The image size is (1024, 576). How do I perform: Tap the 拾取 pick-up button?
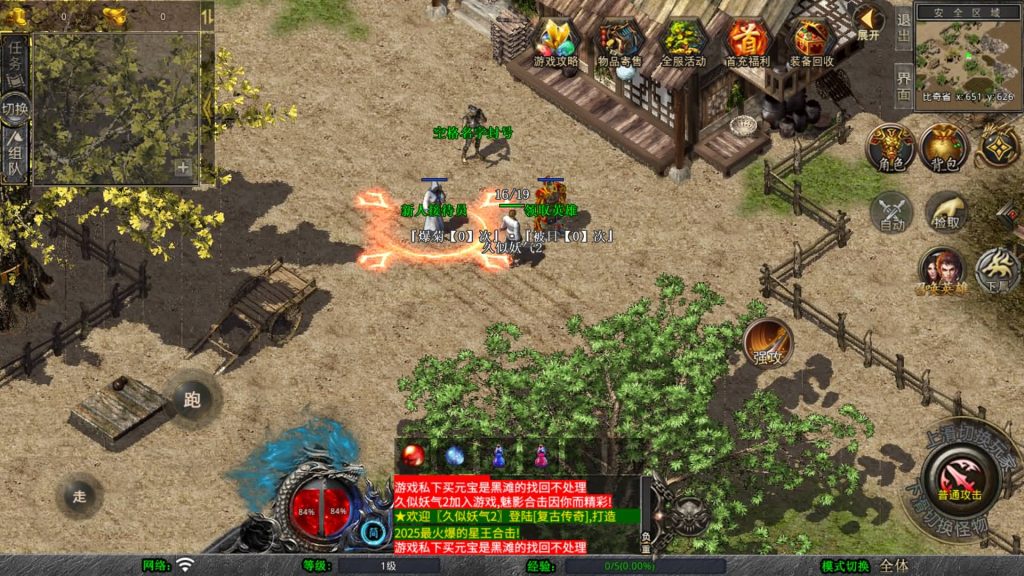944,210
